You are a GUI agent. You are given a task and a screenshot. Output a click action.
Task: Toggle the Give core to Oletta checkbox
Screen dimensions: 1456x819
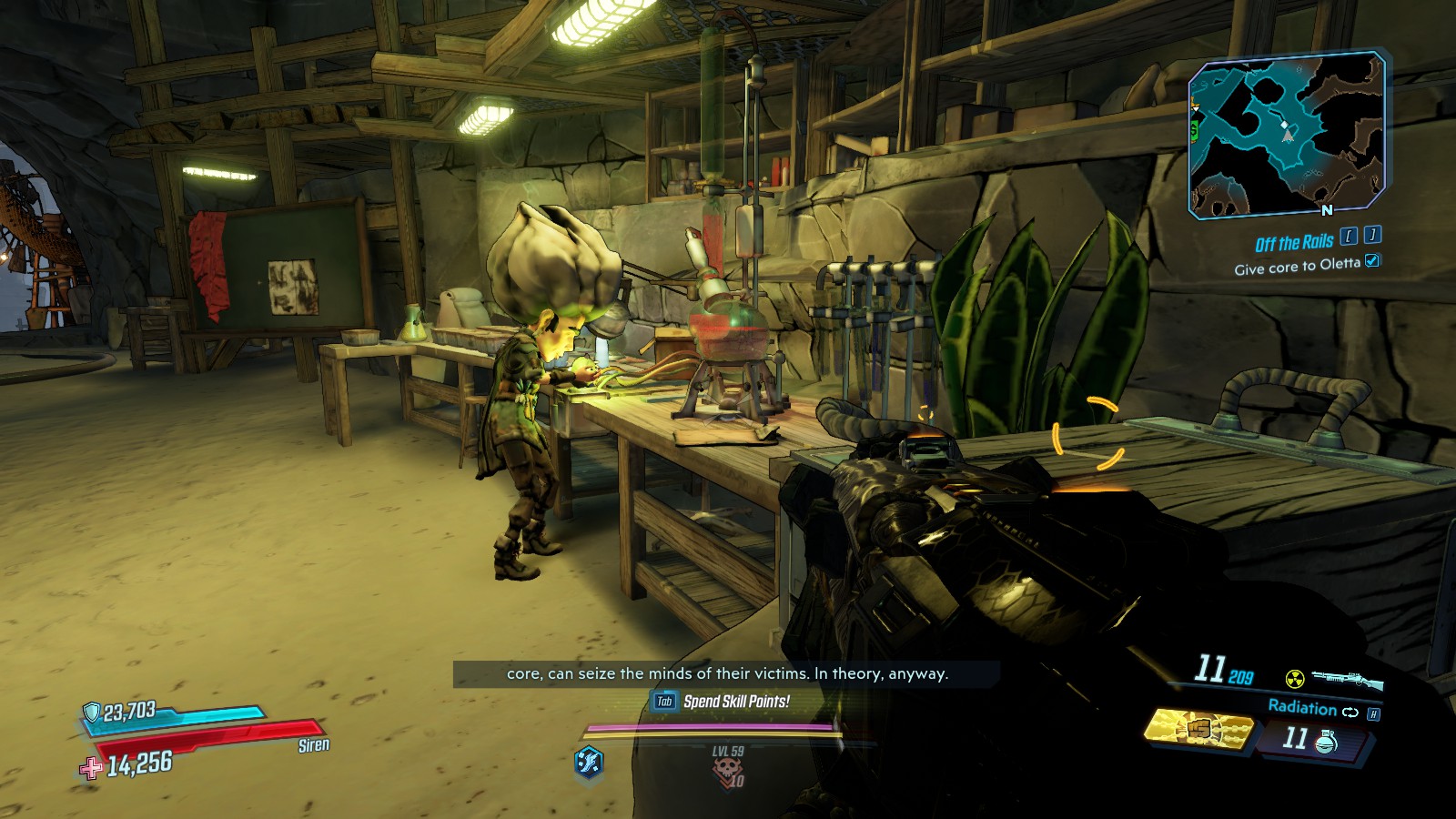coord(1372,261)
